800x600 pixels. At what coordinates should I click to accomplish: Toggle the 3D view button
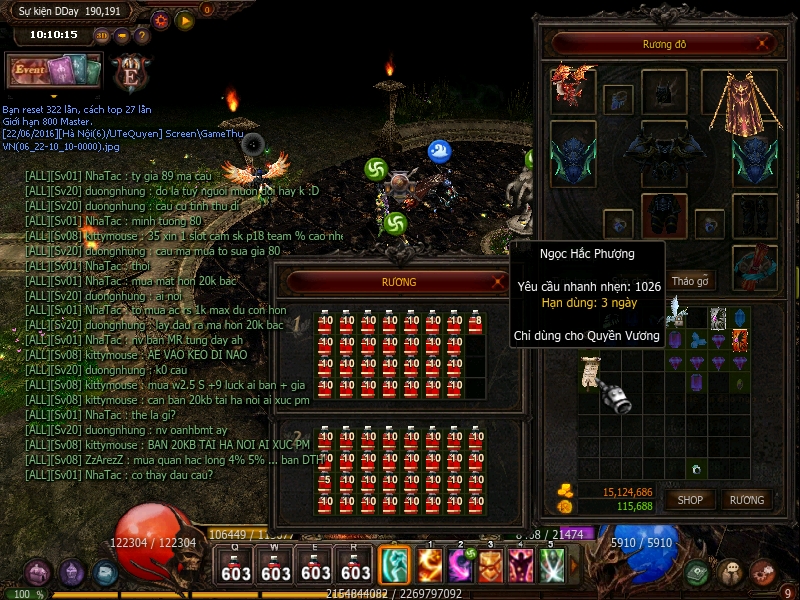tap(103, 36)
